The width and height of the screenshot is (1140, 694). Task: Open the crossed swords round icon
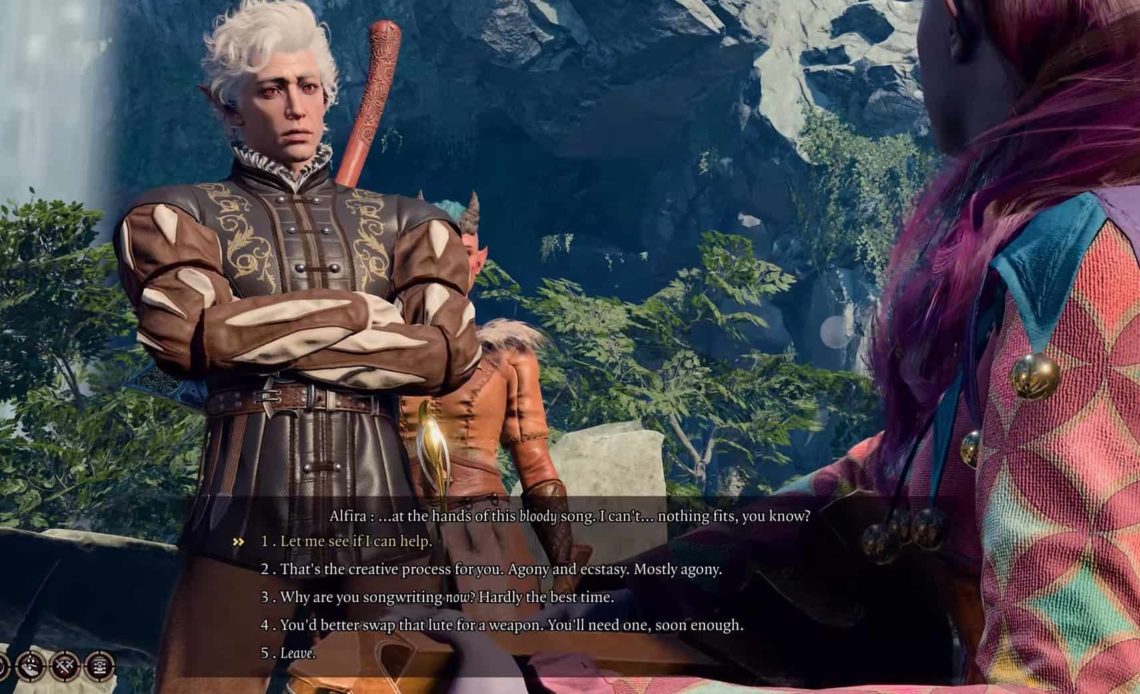65,665
